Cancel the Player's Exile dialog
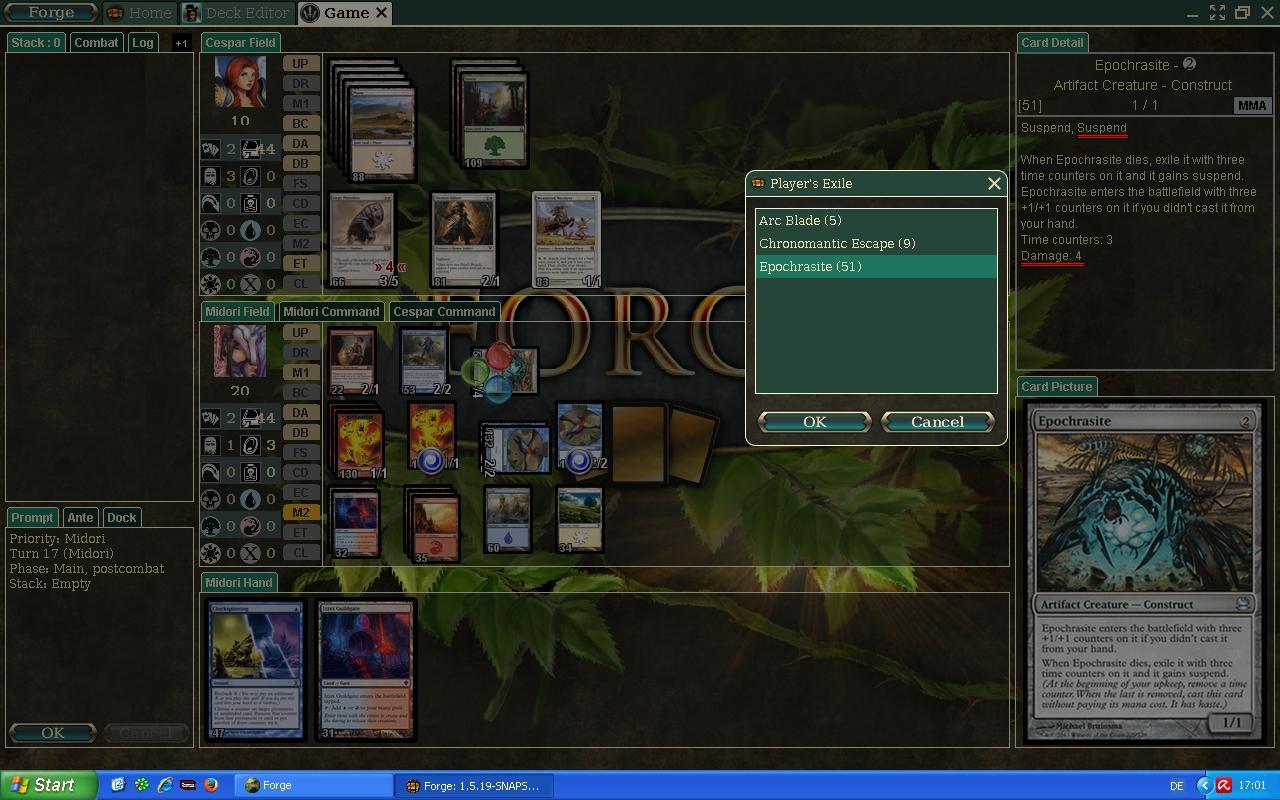Image resolution: width=1280 pixels, height=800 pixels. click(x=937, y=422)
